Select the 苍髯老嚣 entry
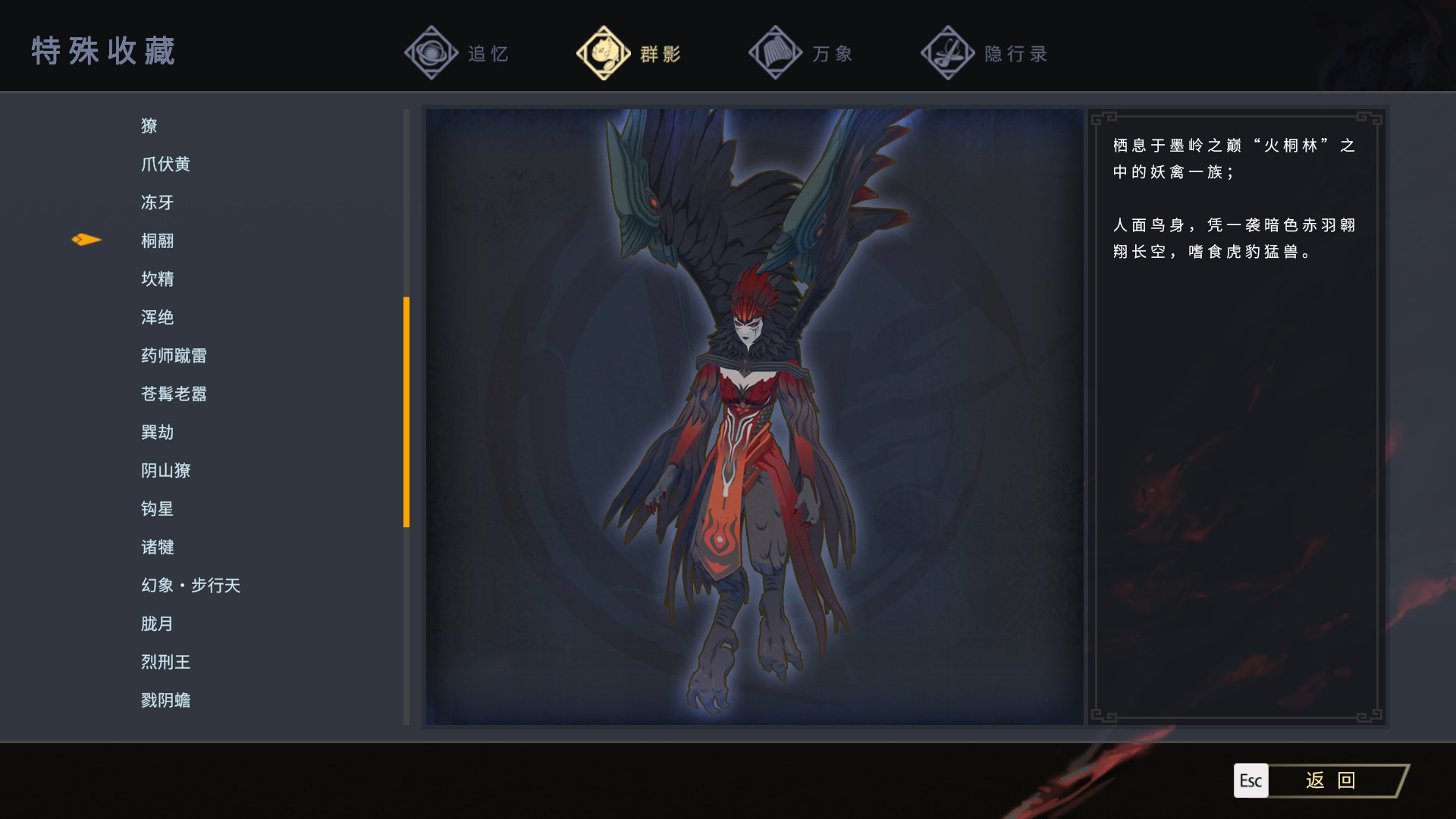Screen dimensions: 1456x819 coord(174,394)
